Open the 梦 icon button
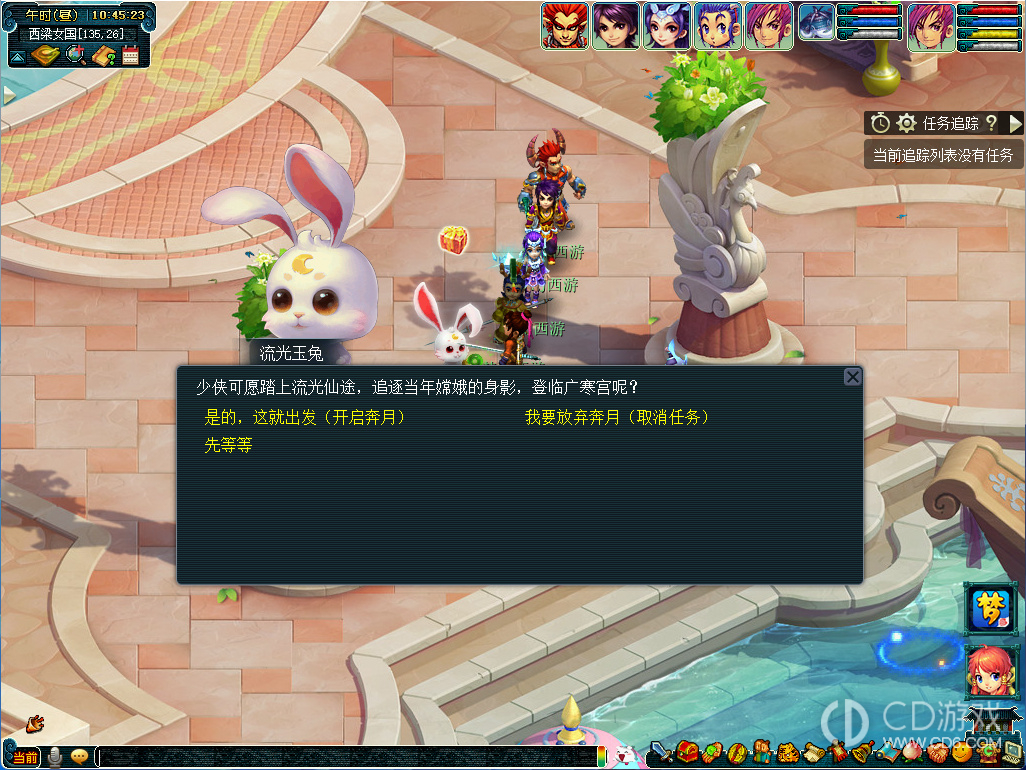This screenshot has height=770, width=1026. (x=990, y=610)
